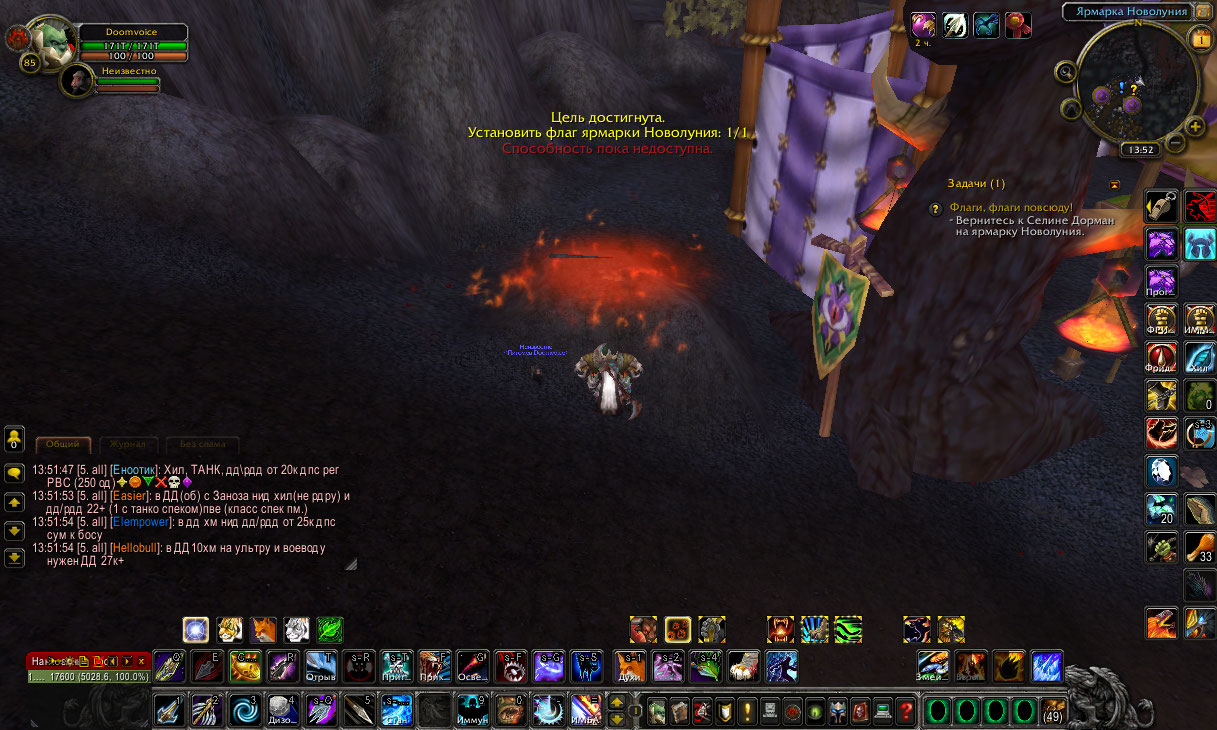Click the minimap zoom-in plus button
Image resolution: width=1217 pixels, height=730 pixels.
coord(1195,127)
